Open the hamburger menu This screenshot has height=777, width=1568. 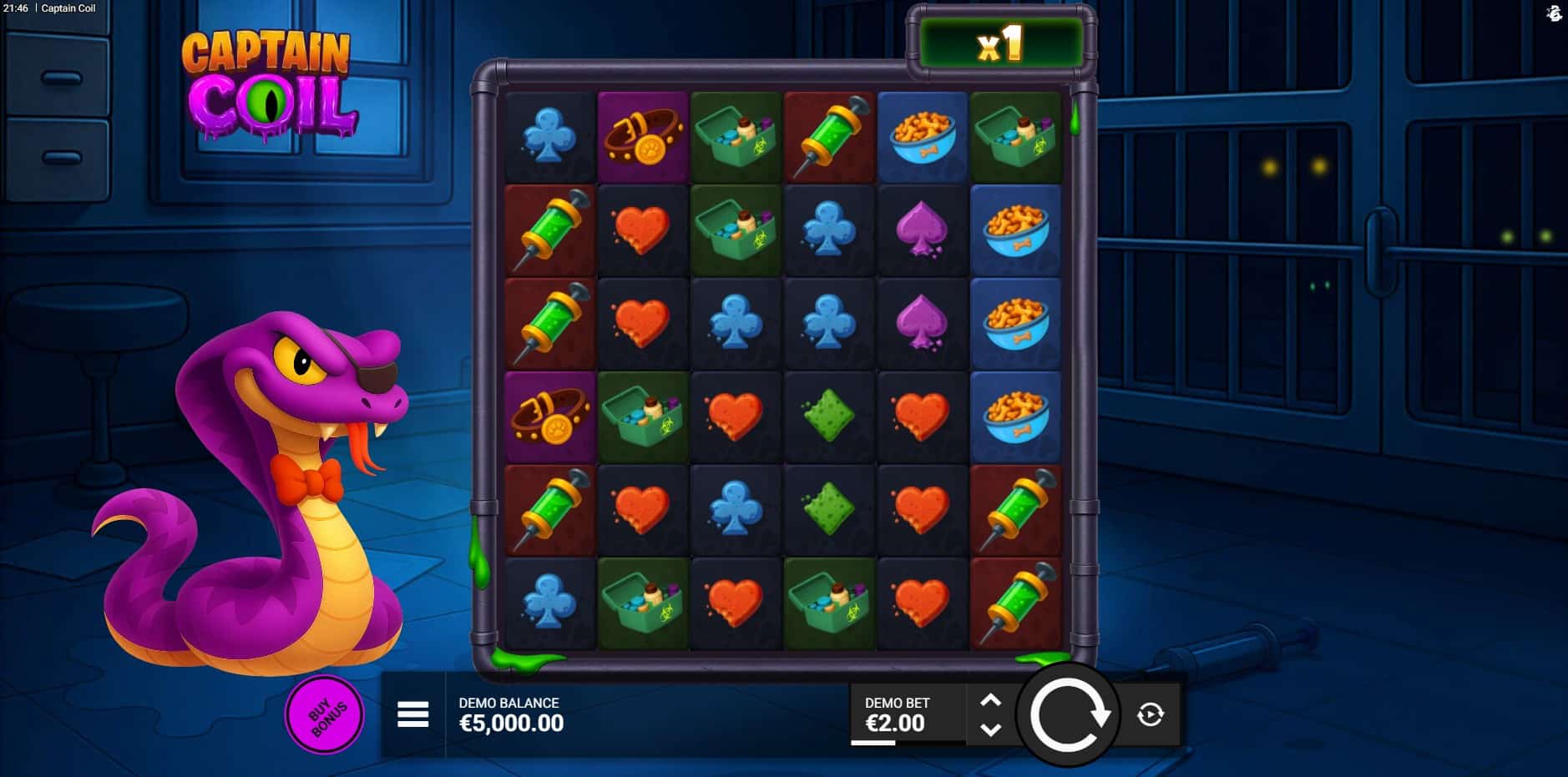click(412, 714)
